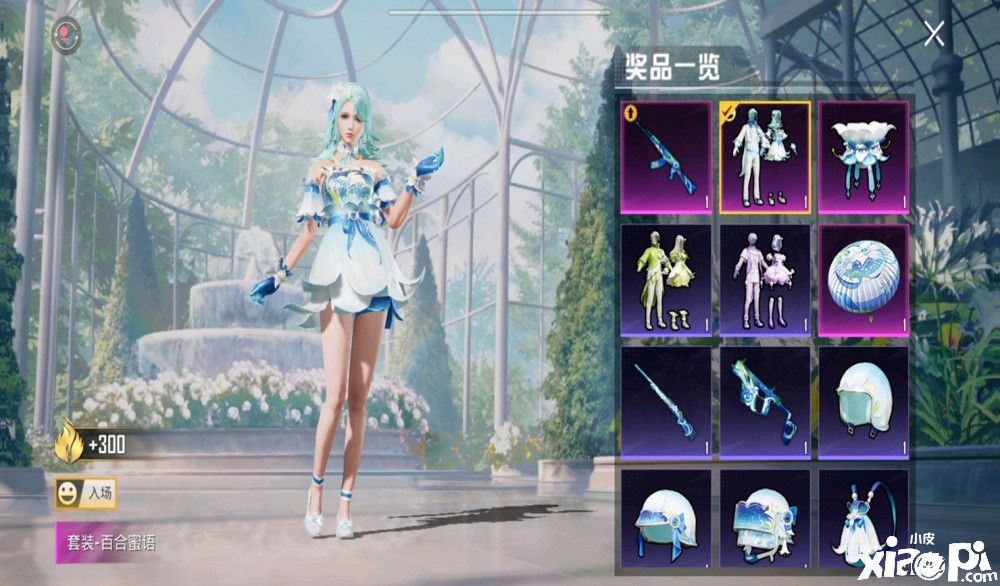Pick the white helmet with blue bow

[x=666, y=518]
